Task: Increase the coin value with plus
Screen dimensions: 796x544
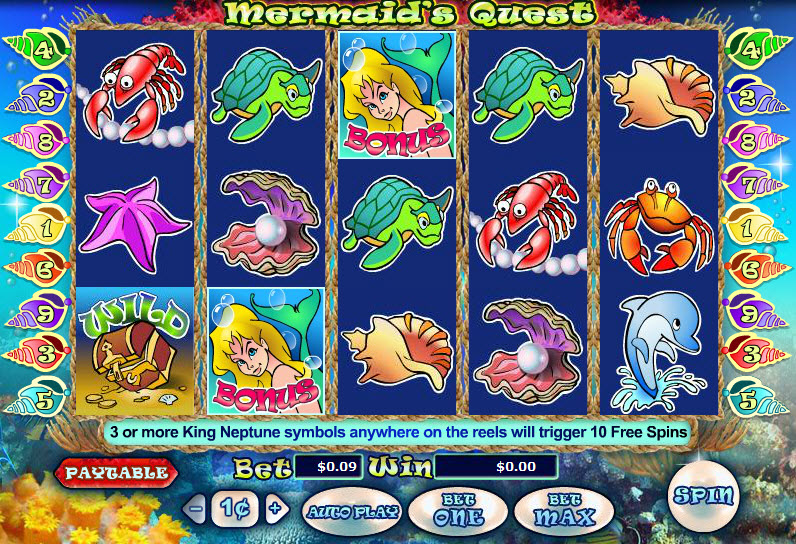Action: click(276, 508)
